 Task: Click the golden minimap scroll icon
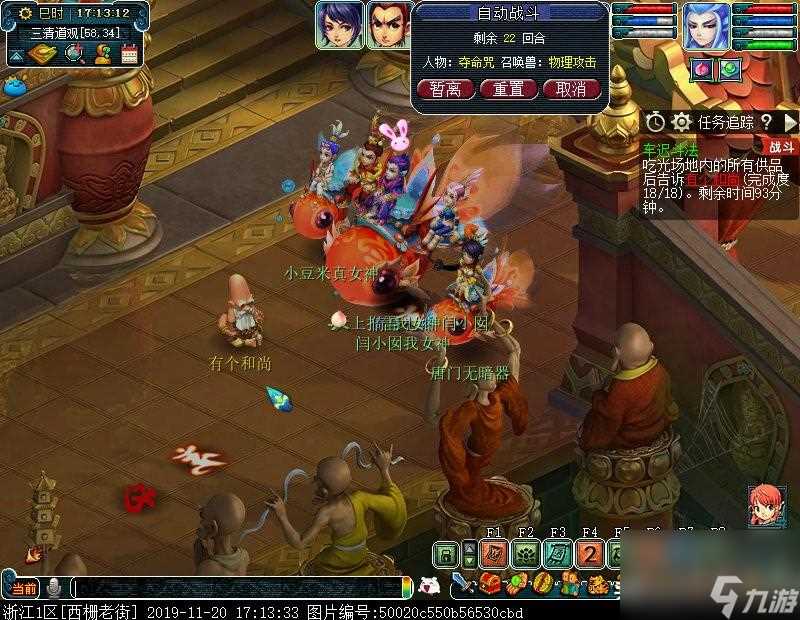(42, 53)
